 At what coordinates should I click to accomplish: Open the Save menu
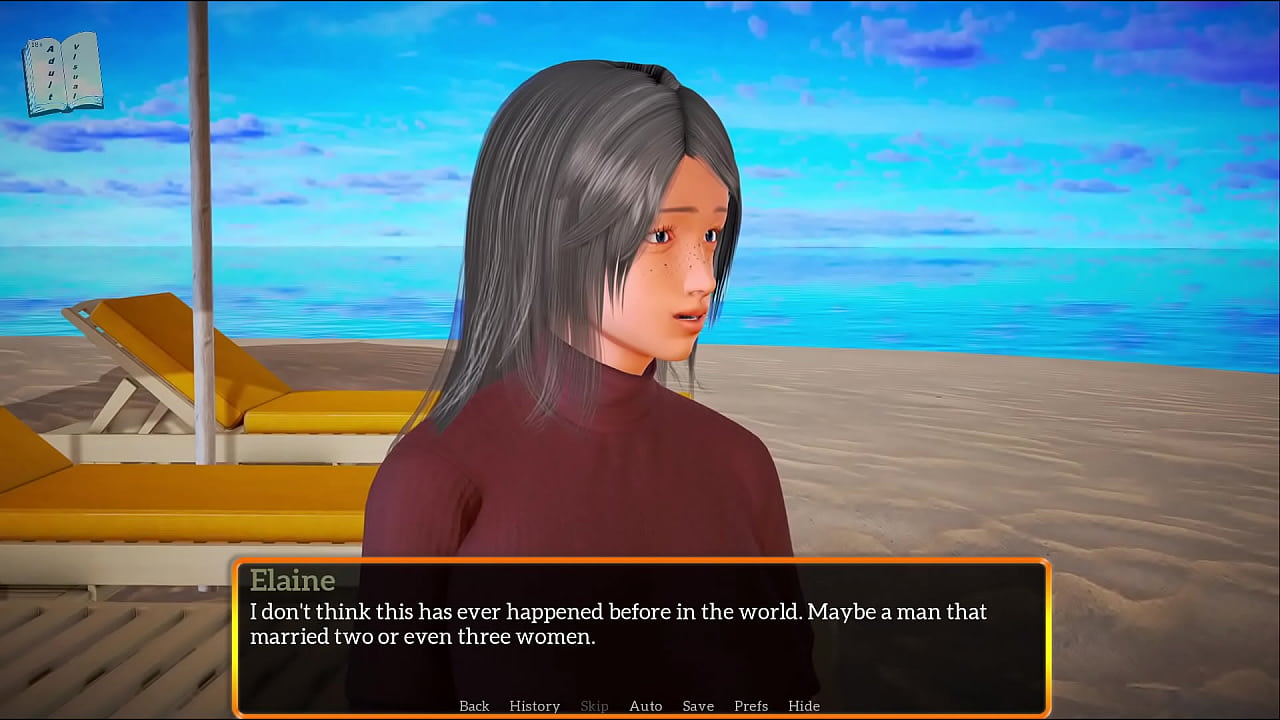tap(698, 706)
